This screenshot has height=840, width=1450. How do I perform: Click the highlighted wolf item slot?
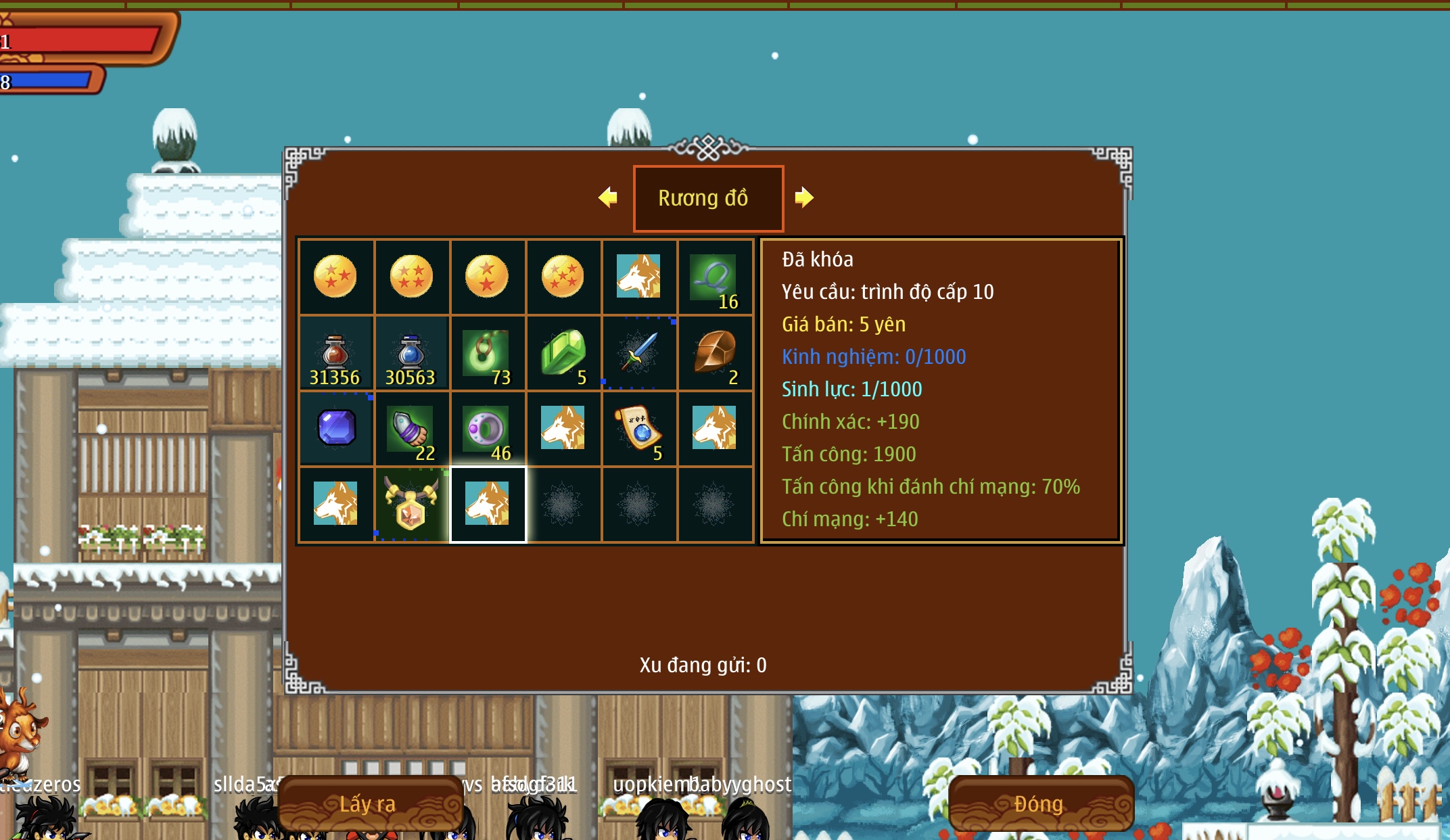click(488, 505)
